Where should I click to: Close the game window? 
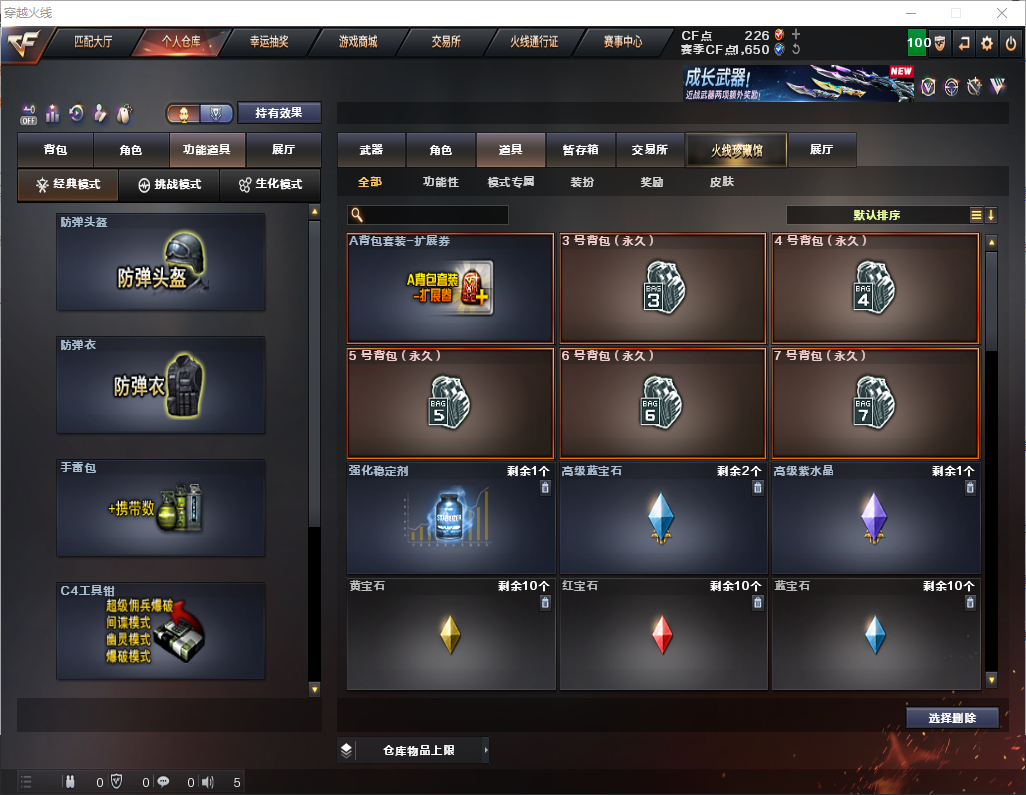pyautogui.click(x=1001, y=13)
